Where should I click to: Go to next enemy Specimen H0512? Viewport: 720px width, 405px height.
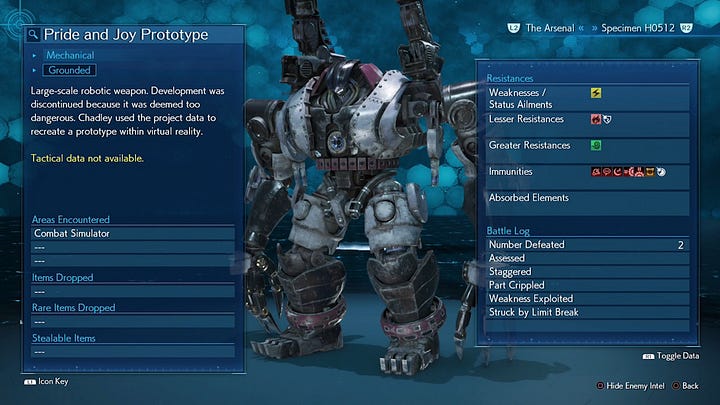pos(643,31)
